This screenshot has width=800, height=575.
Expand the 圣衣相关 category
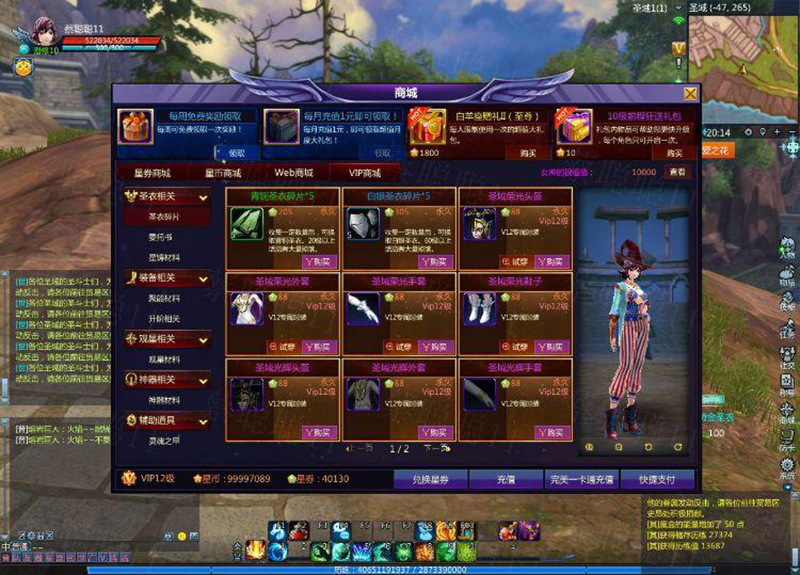click(x=167, y=197)
